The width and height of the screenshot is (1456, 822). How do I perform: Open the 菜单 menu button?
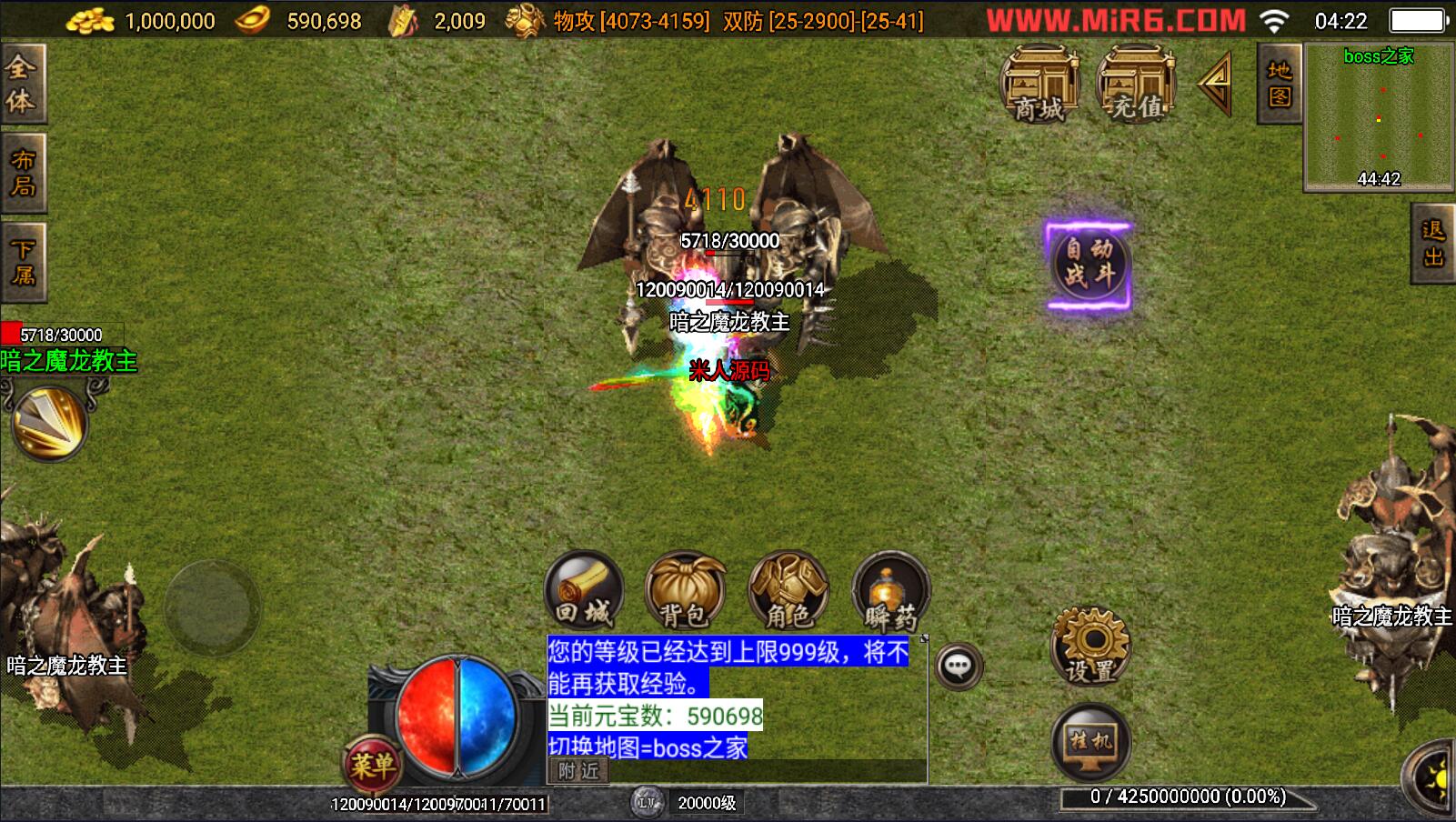372,766
